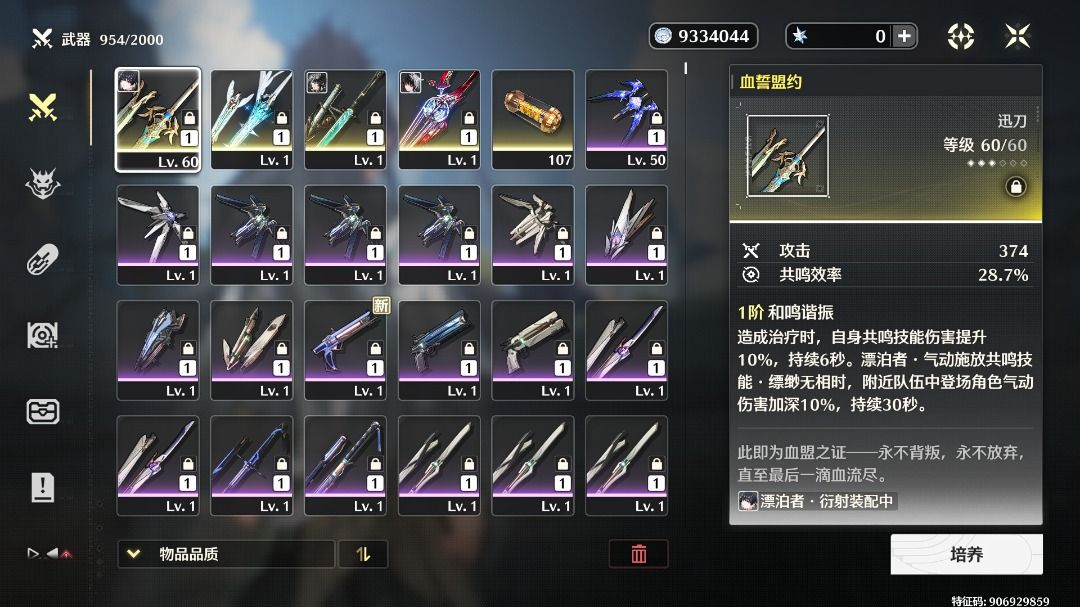Switch to the exclamation mark quest items tab
This screenshot has width=1080, height=607.
pos(43,488)
